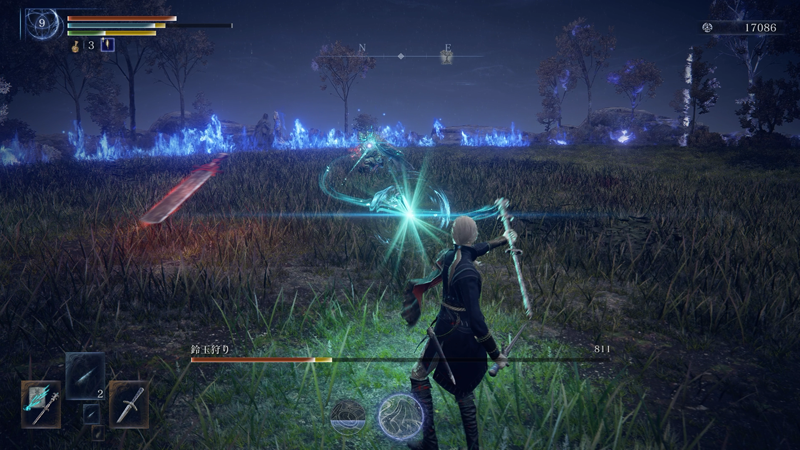The image size is (800, 450).
Task: Select the healing flask icon
Action: pyautogui.click(x=76, y=45)
